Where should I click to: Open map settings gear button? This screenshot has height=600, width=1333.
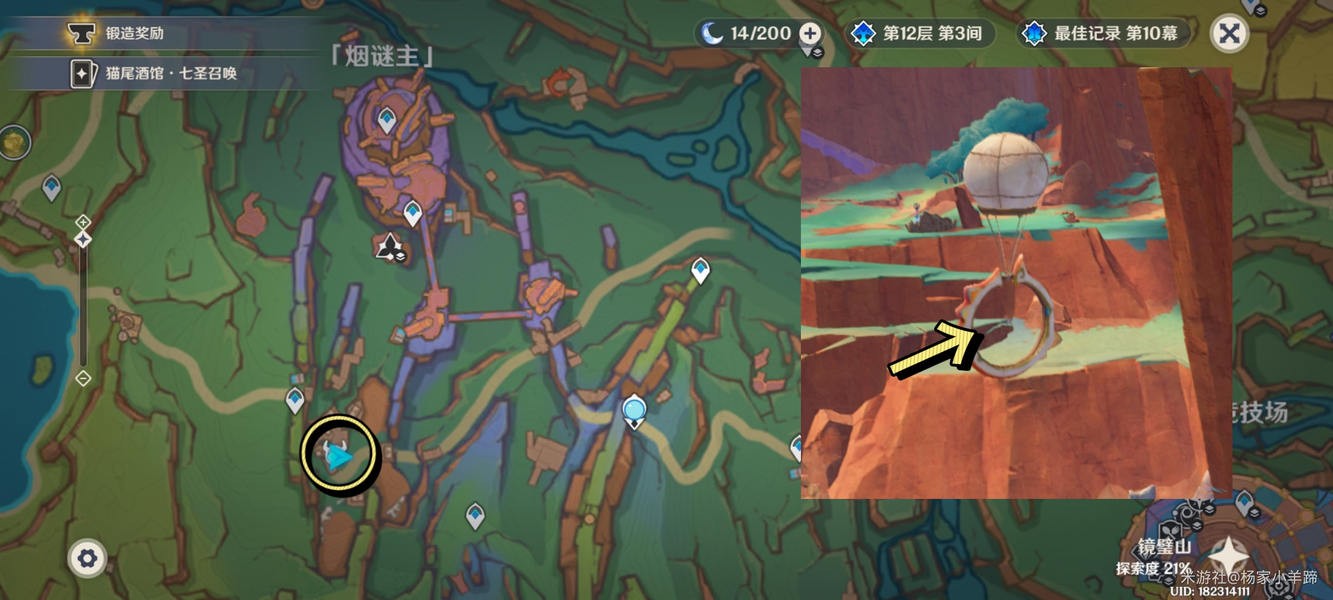click(x=87, y=558)
